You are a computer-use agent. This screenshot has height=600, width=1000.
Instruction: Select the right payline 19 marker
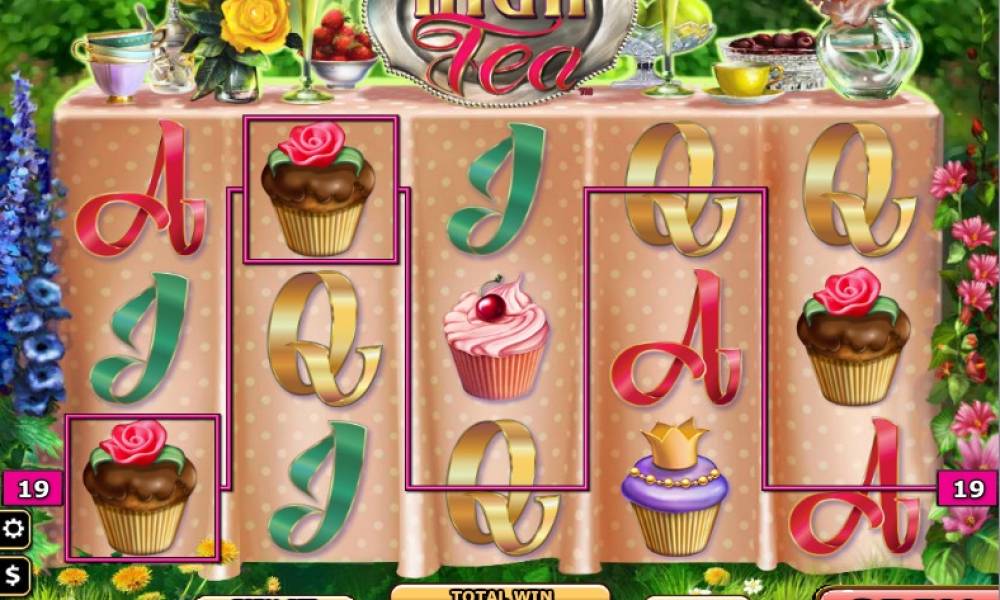tap(967, 489)
